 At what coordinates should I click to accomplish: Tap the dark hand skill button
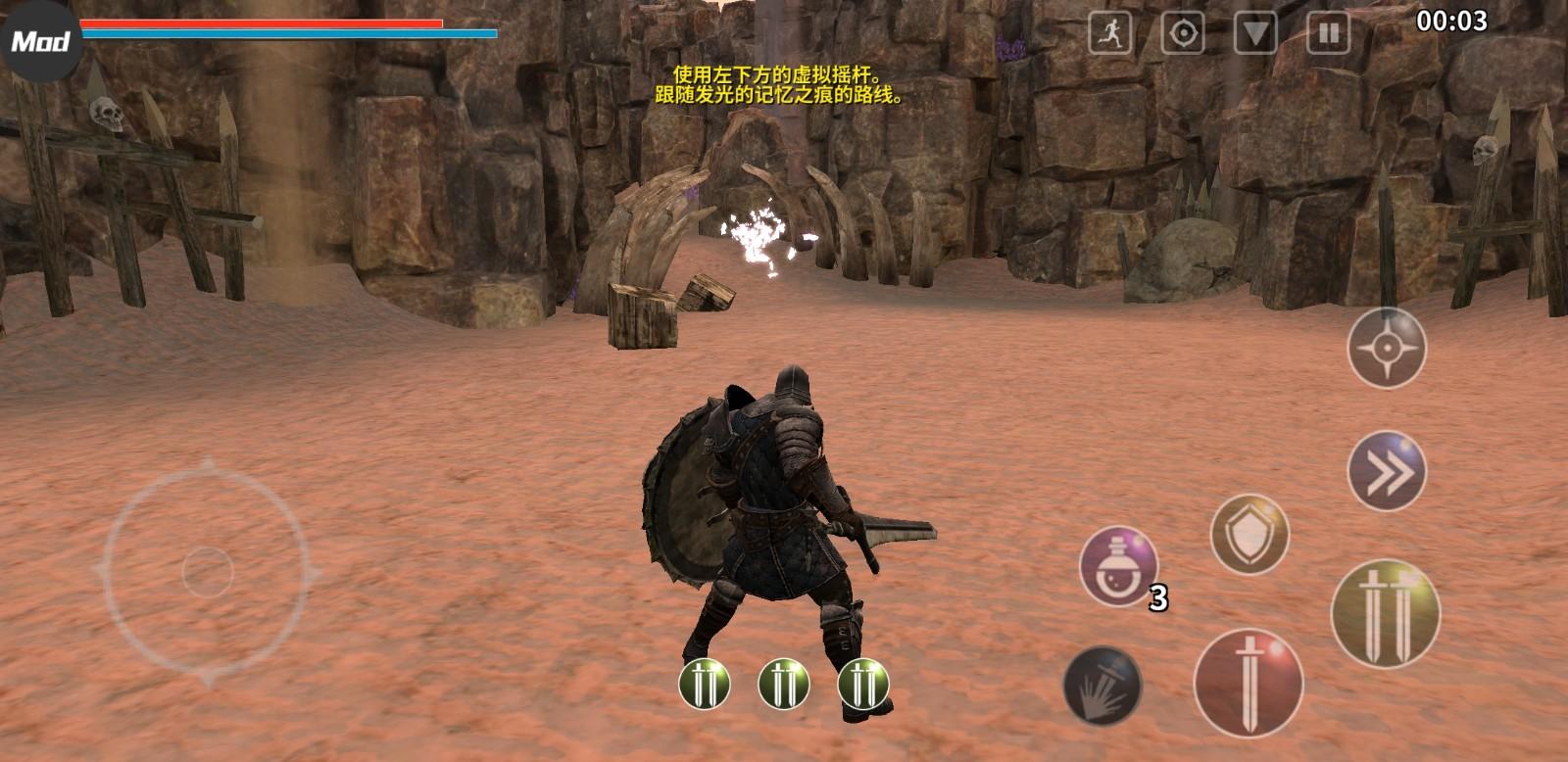[x=1102, y=685]
